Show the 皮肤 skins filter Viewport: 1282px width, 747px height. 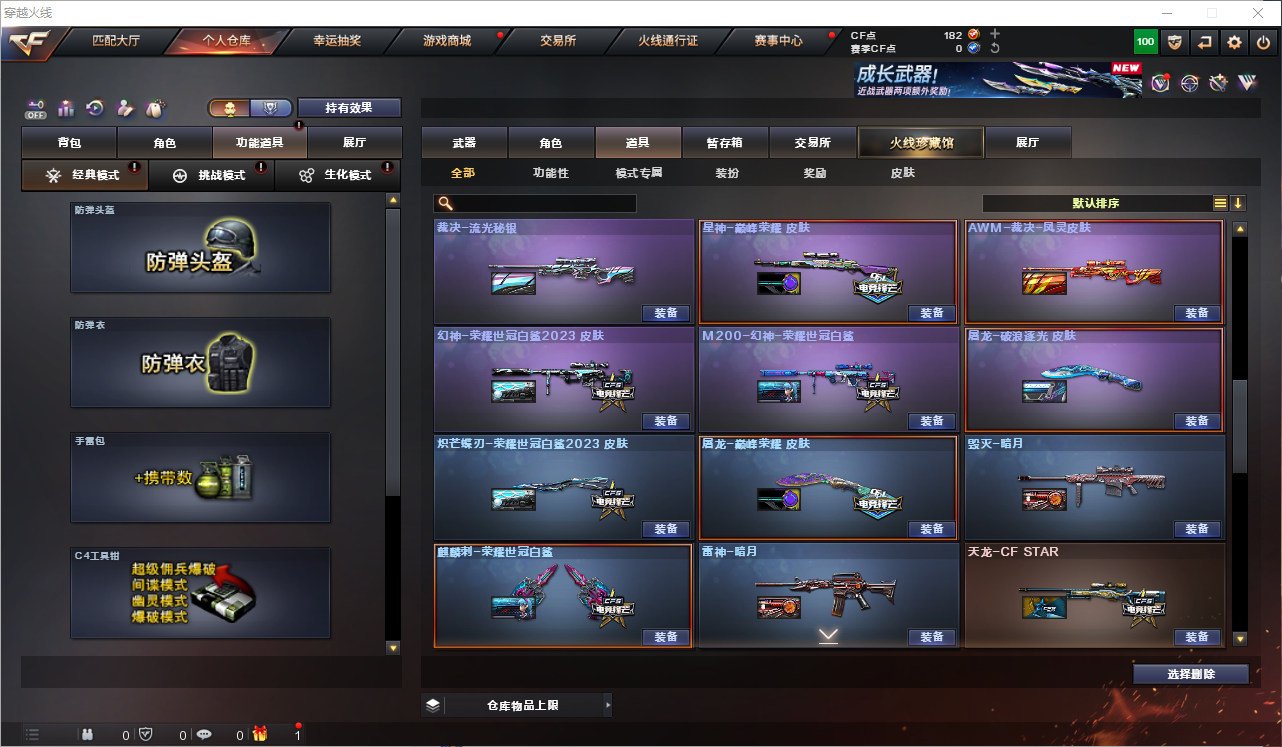[x=902, y=173]
